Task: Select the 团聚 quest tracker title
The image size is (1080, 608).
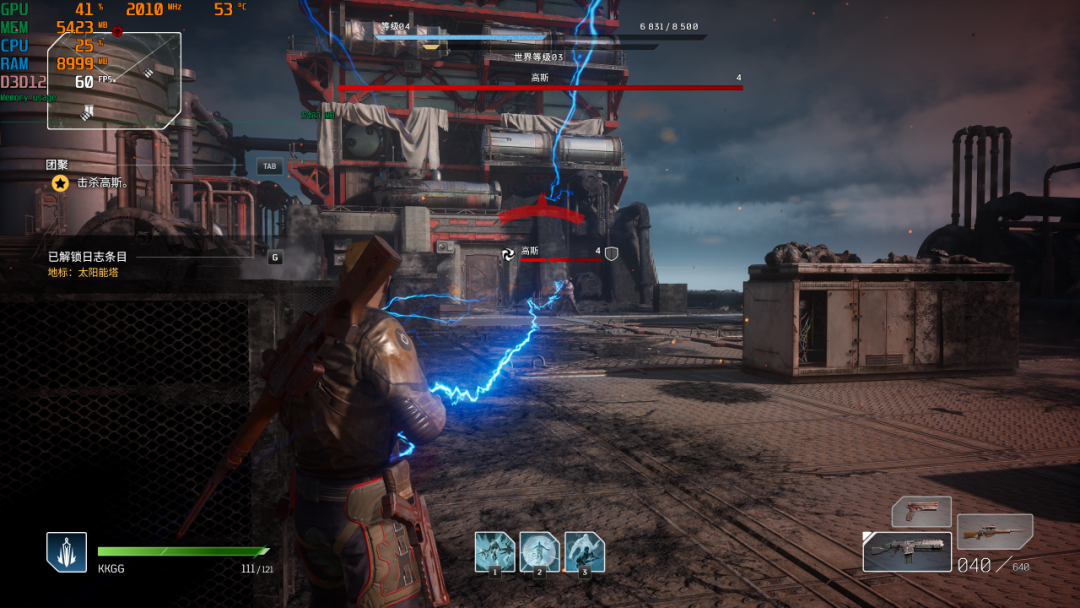Action: pos(57,165)
